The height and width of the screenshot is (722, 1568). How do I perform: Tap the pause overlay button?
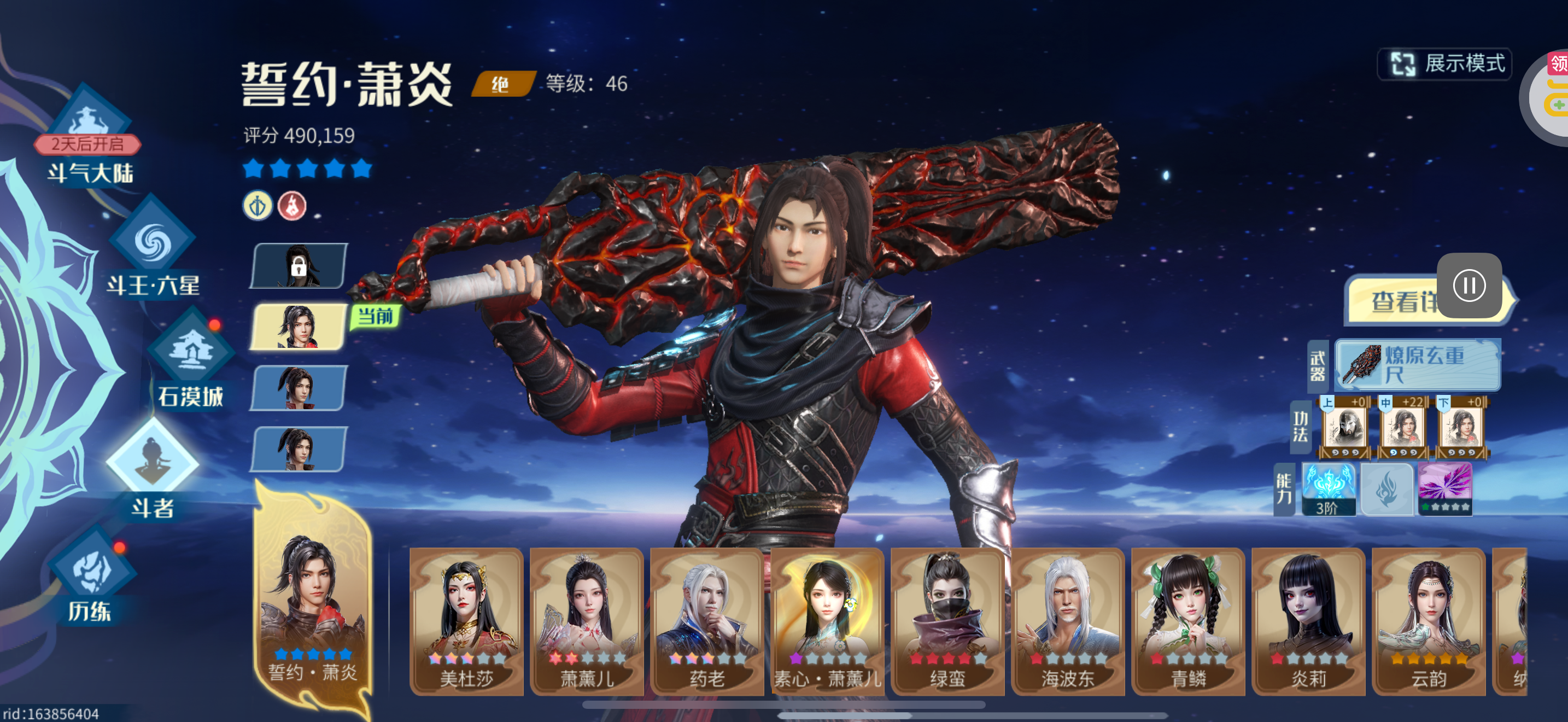tap(1468, 286)
